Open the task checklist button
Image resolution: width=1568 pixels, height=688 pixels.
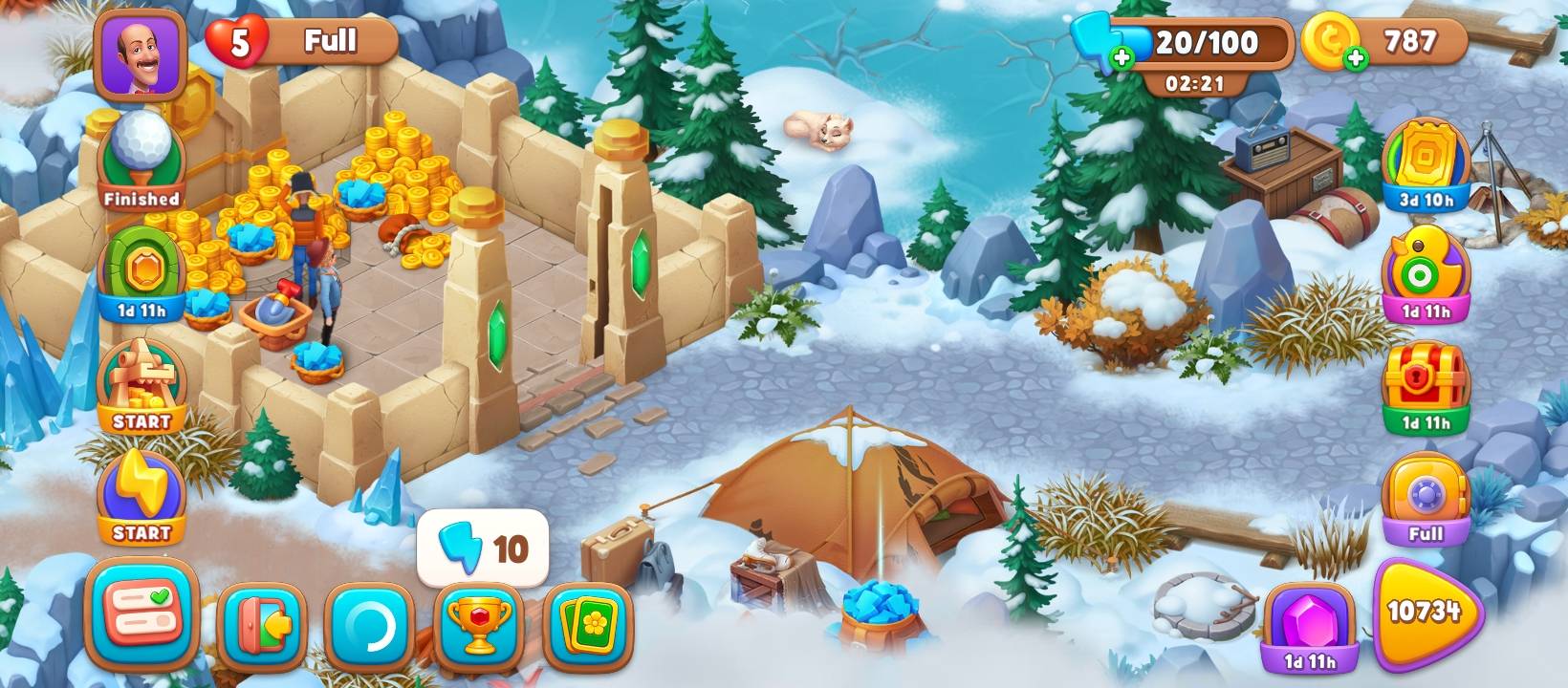142,614
